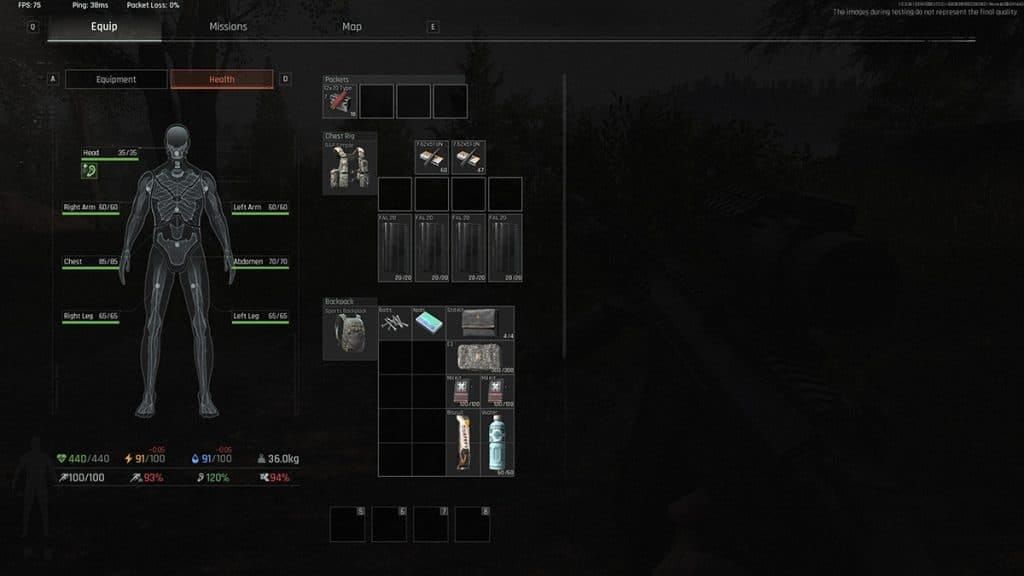Open the Map tab
1024x576 pixels.
(352, 27)
